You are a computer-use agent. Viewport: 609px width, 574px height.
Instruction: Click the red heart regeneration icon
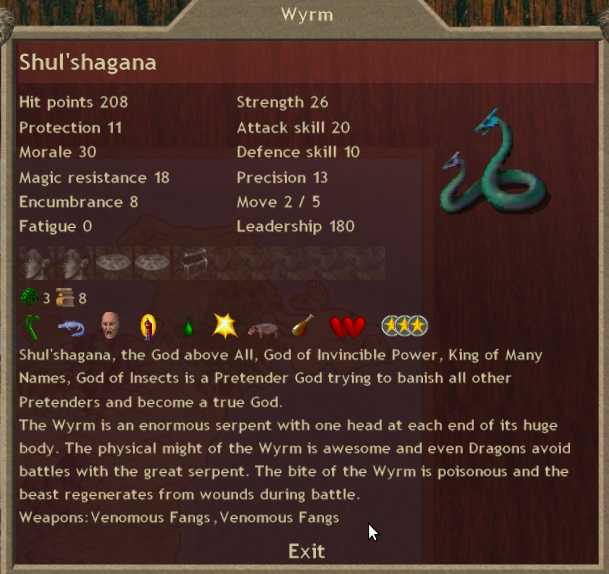(346, 326)
